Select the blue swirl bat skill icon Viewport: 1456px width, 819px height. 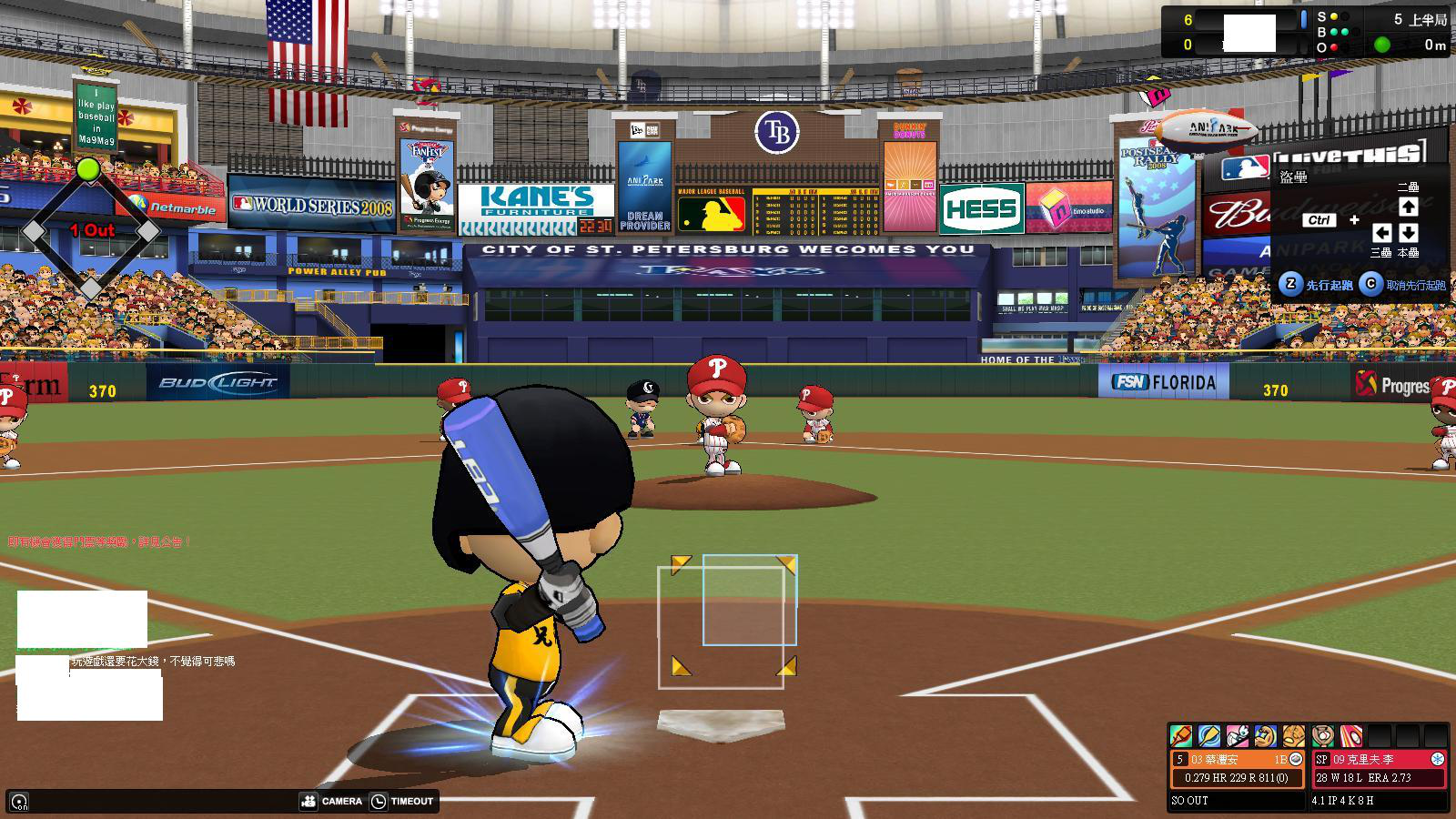(1209, 735)
